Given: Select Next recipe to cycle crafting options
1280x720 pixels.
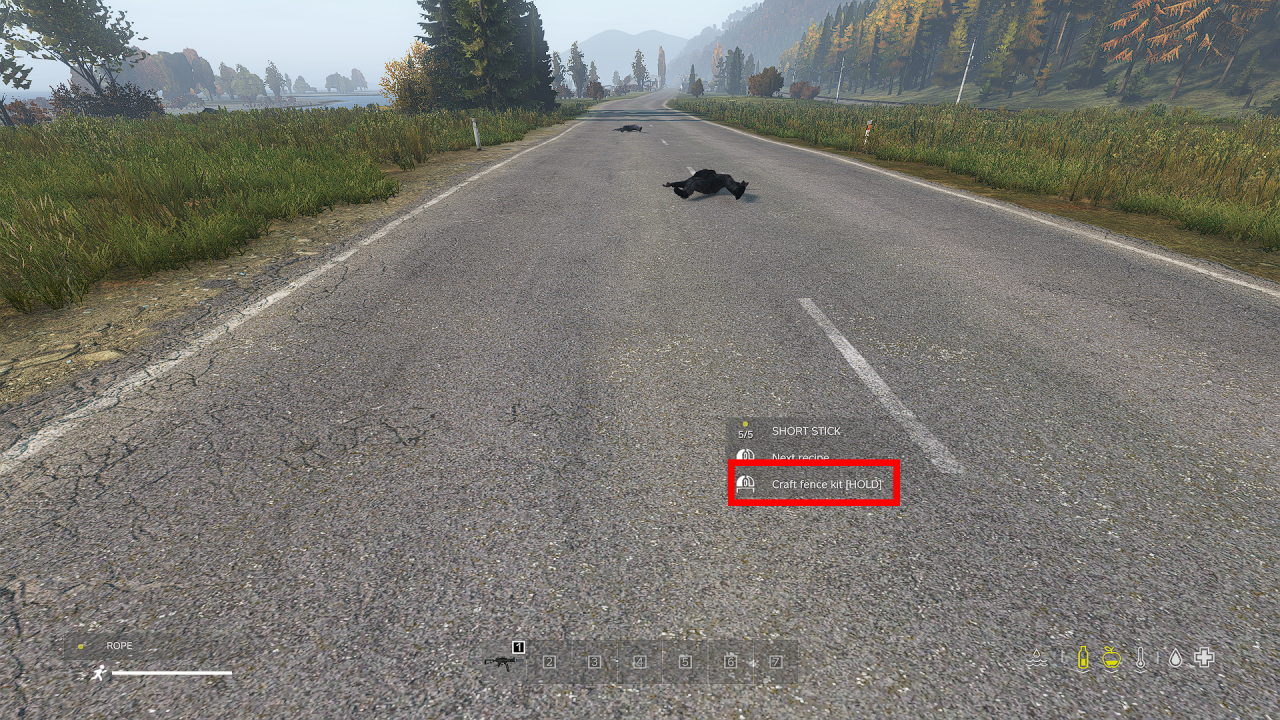Looking at the screenshot, I should (x=800, y=457).
